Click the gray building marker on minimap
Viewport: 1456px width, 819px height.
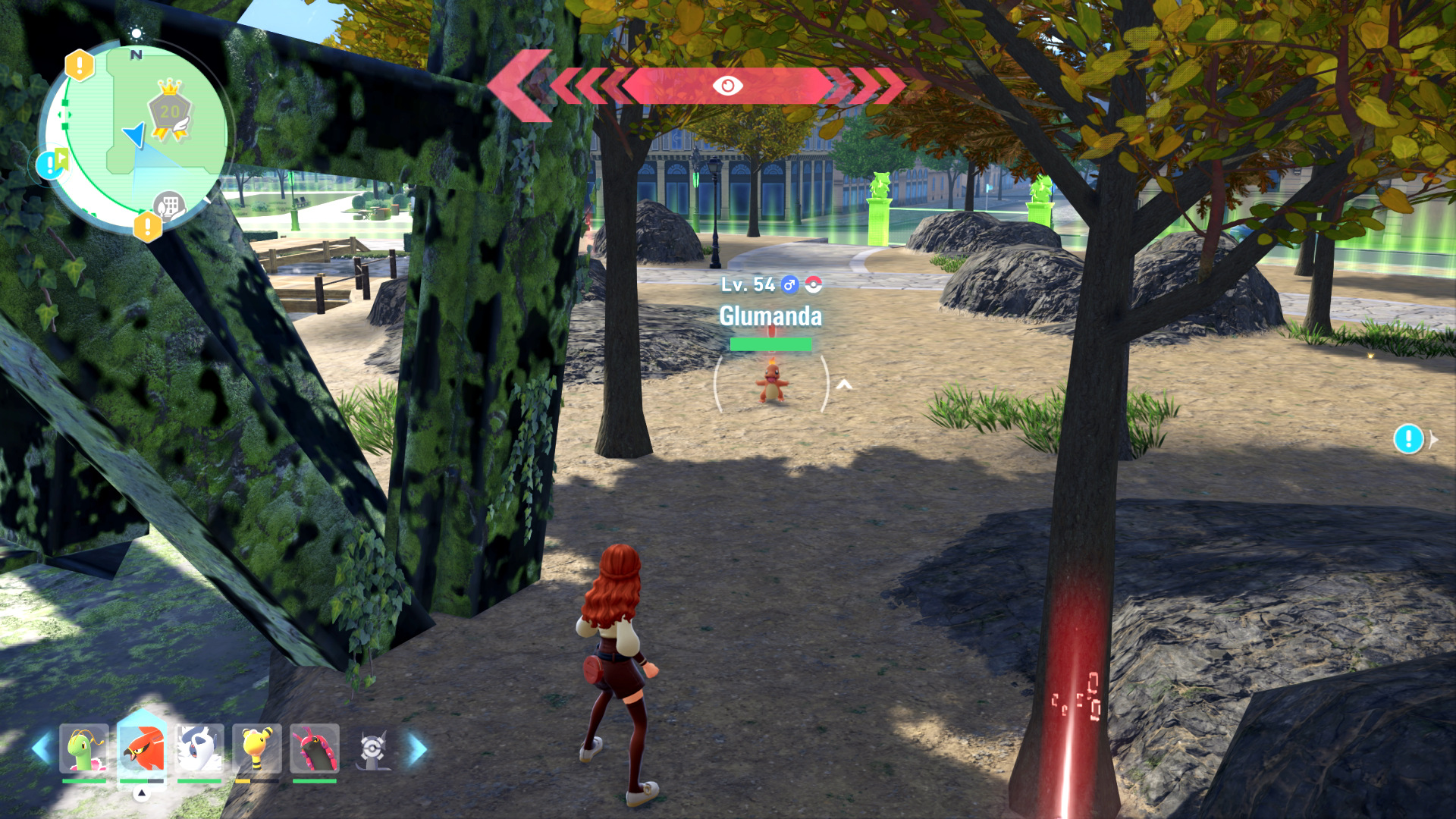coord(168,206)
